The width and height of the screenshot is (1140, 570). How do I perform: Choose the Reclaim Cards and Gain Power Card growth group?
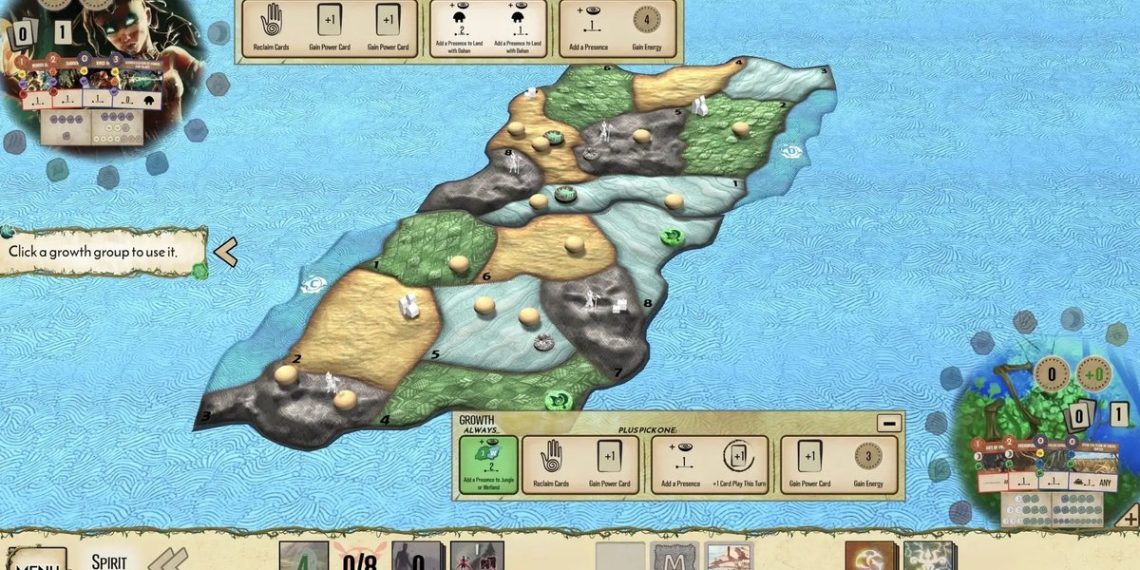pos(581,465)
